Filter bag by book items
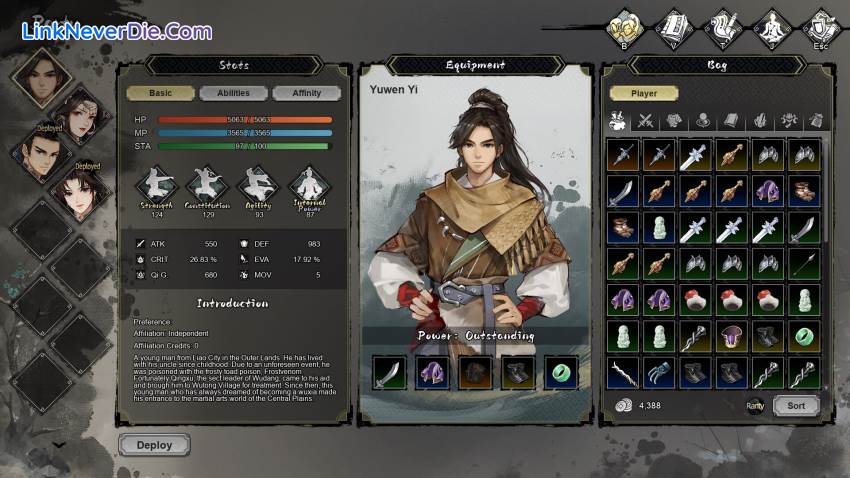850x478 pixels. (731, 121)
